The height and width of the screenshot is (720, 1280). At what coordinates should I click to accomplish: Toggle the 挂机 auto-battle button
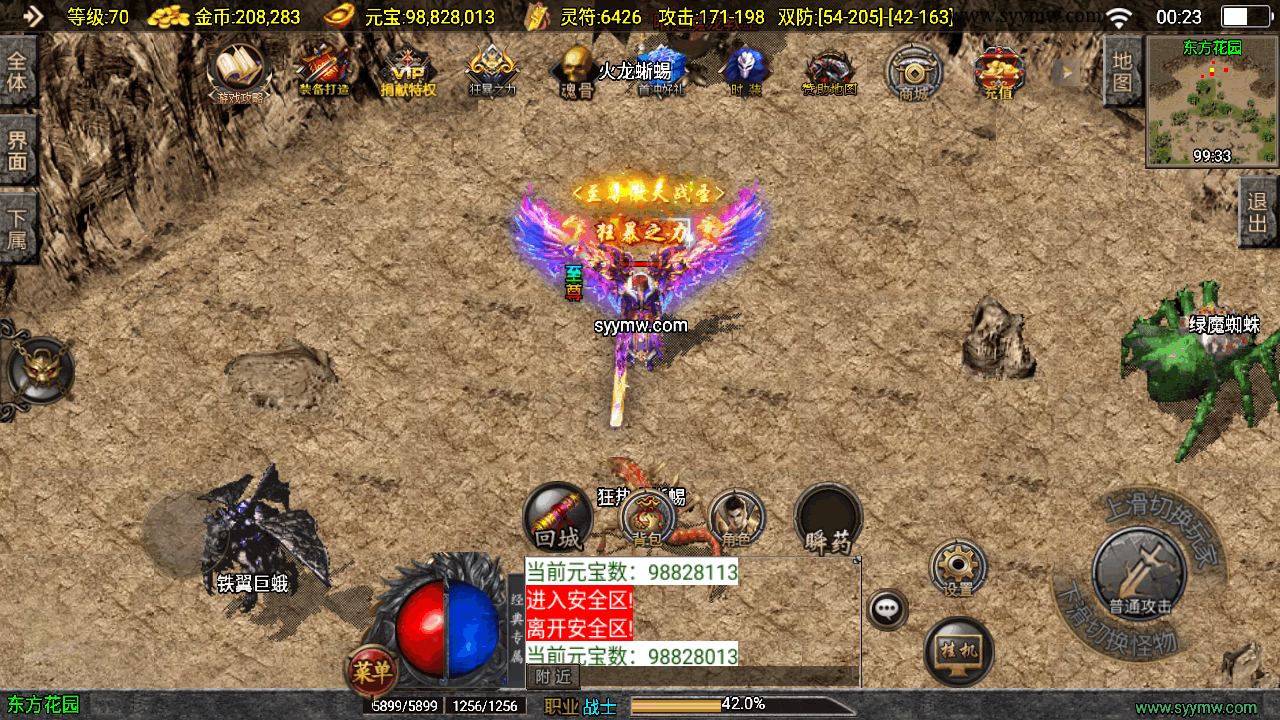[x=959, y=652]
